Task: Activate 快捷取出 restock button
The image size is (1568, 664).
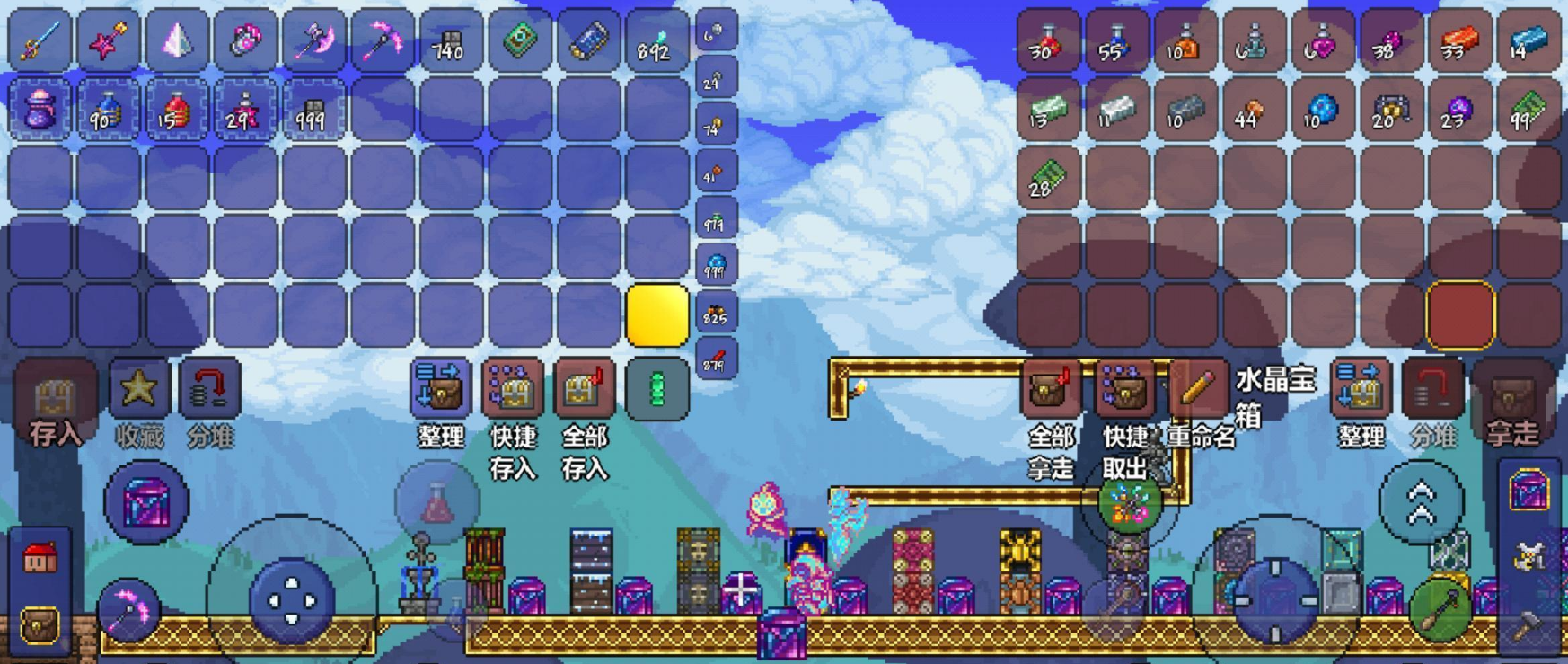Action: 1123,390
